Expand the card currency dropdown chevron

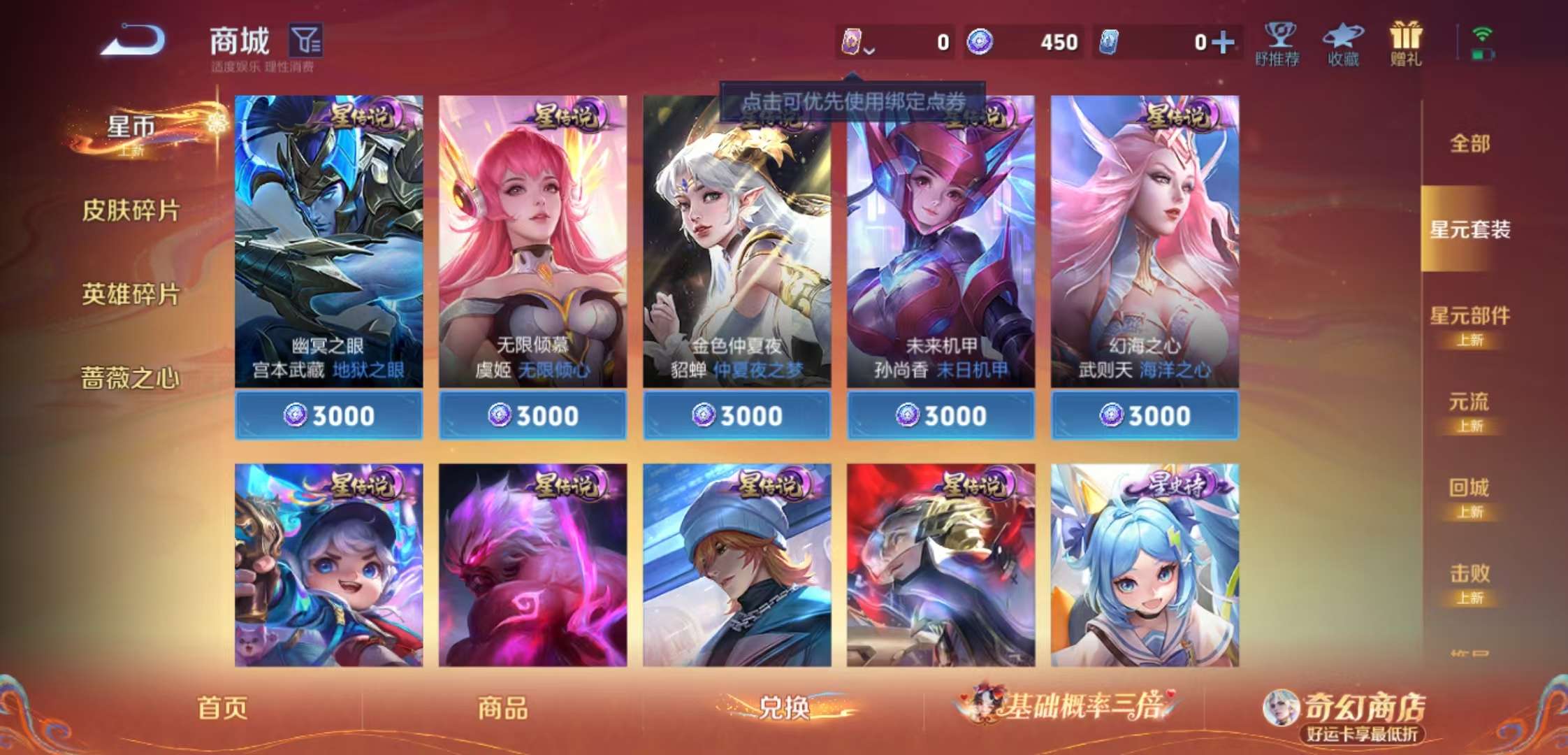pos(869,49)
